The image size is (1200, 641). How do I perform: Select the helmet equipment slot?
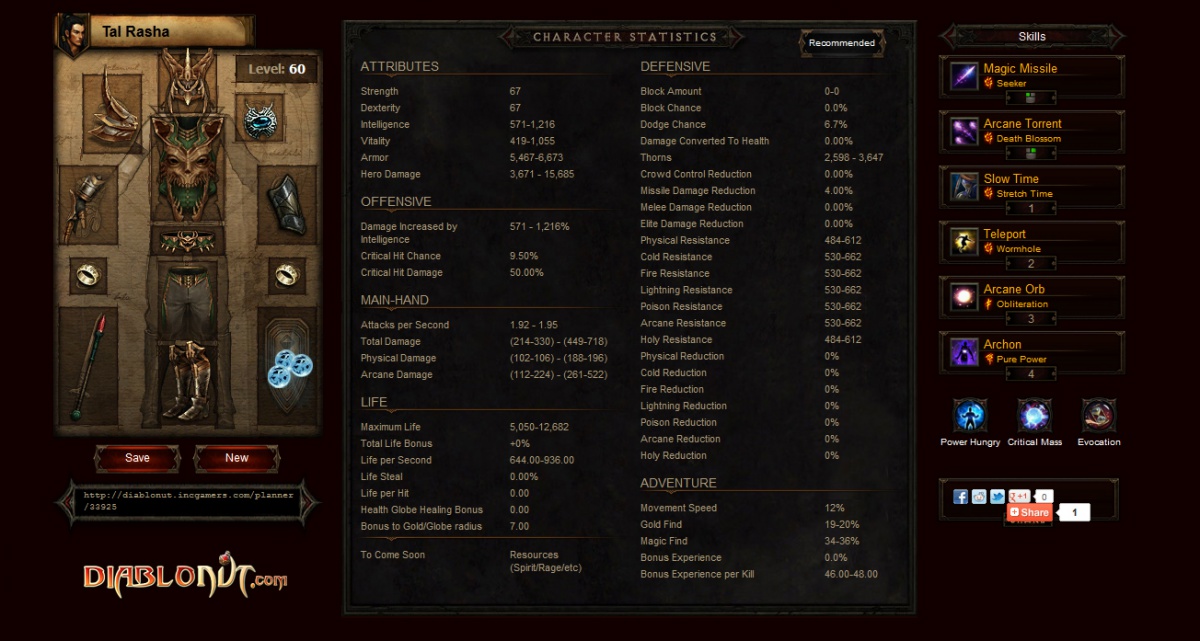[188, 82]
